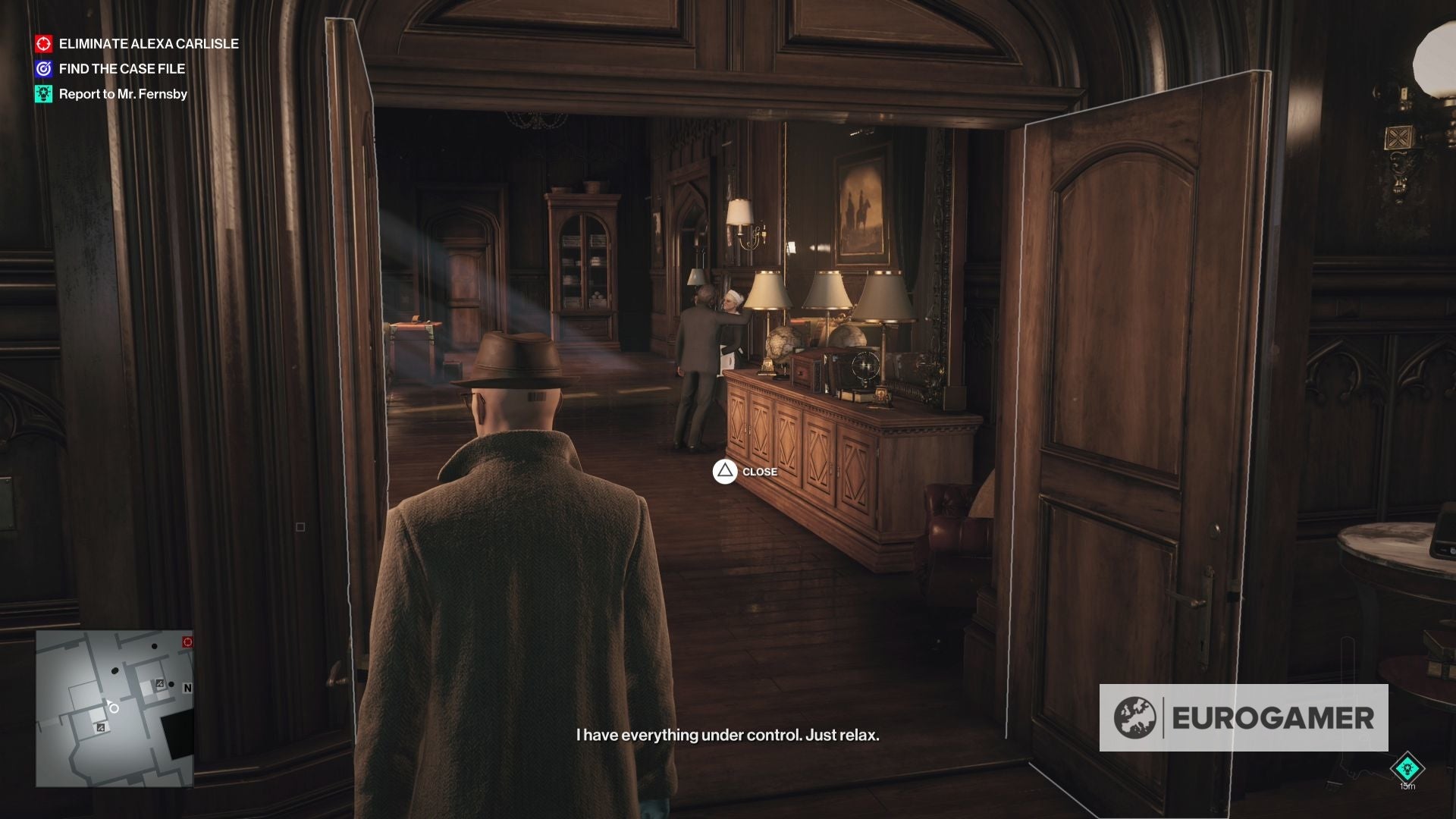Image resolution: width=1456 pixels, height=819 pixels.
Task: Click the red target icon on the minimap corner
Action: [x=187, y=642]
